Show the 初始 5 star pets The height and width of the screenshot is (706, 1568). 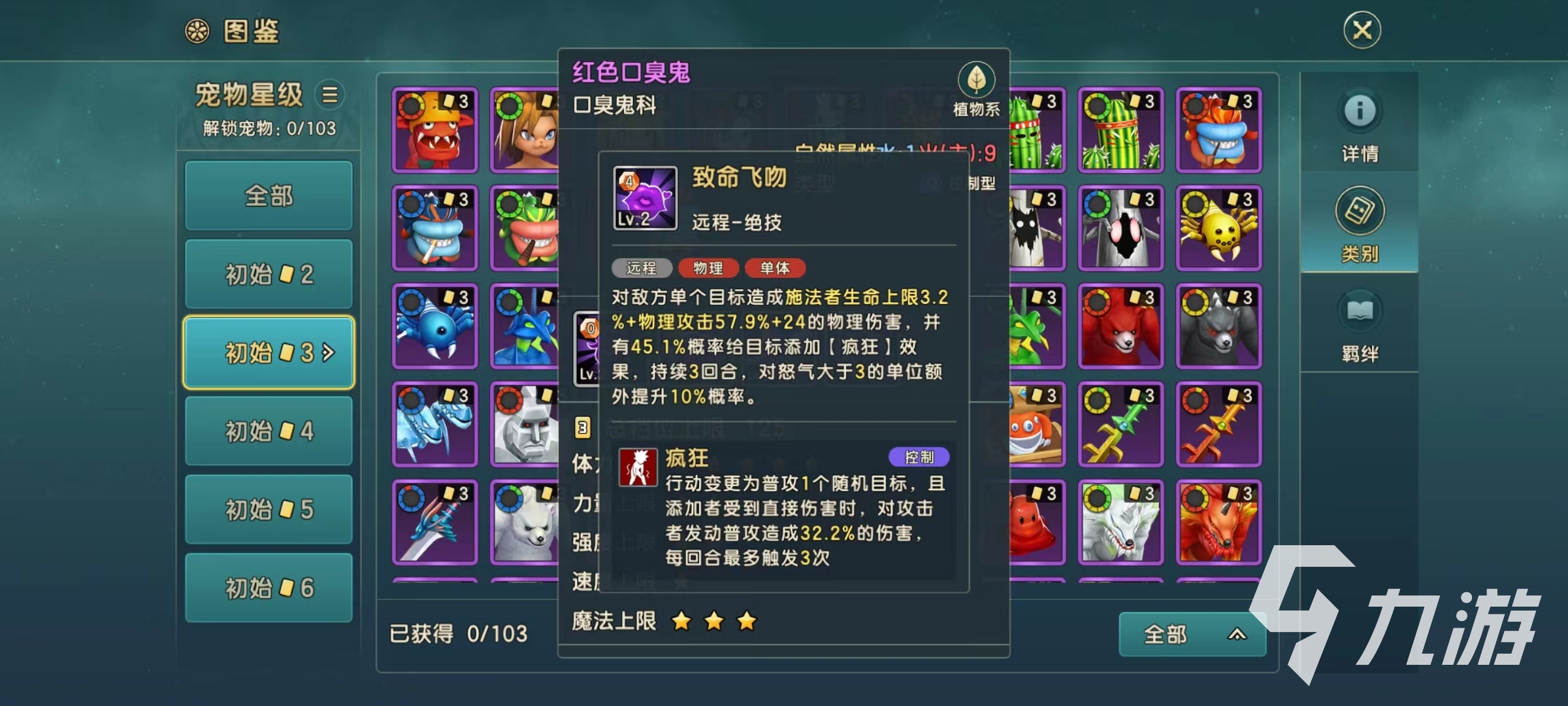[x=269, y=509]
